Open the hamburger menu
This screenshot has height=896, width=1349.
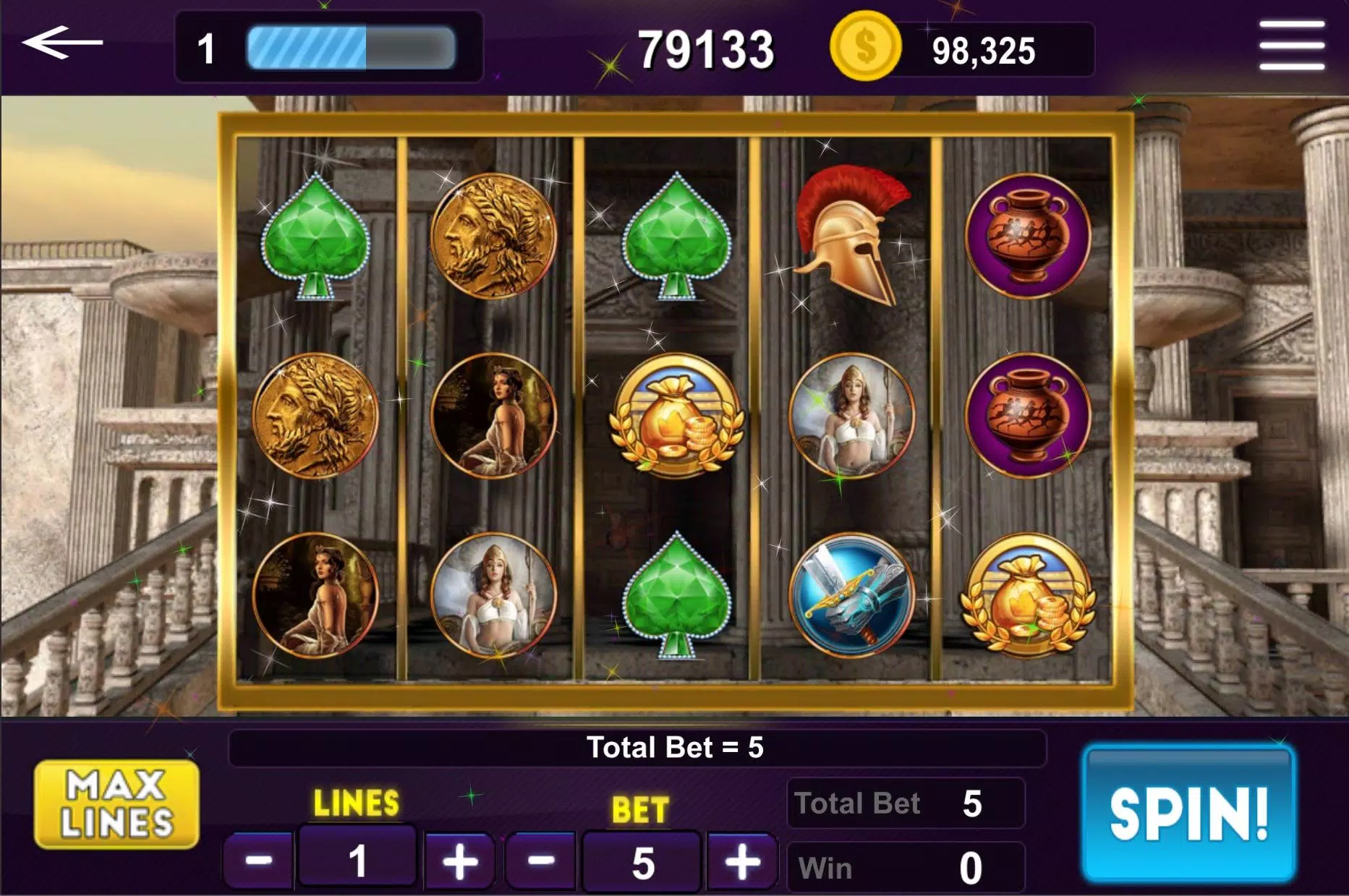tap(1291, 45)
